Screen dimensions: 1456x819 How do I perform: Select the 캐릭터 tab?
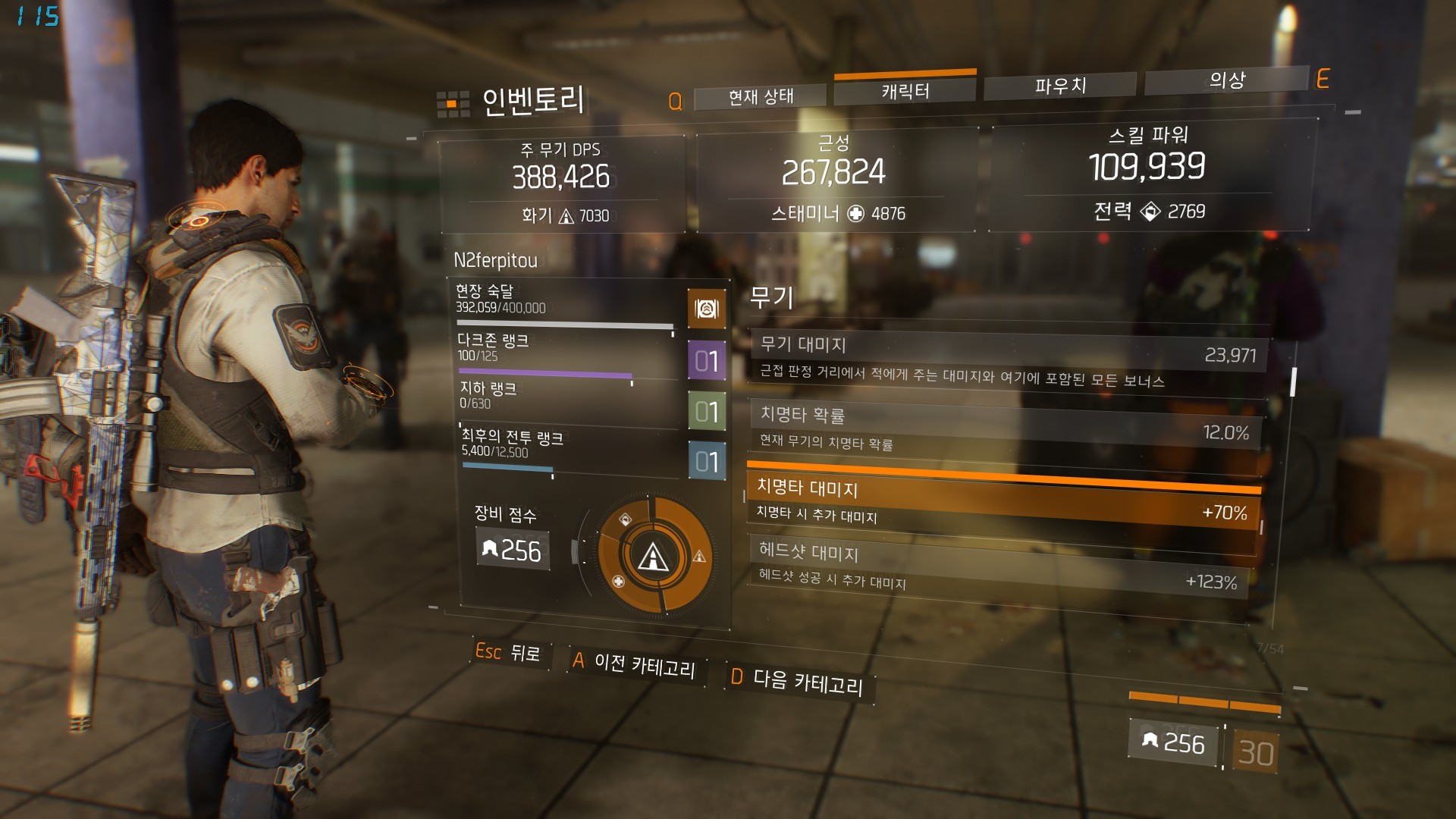click(x=905, y=91)
